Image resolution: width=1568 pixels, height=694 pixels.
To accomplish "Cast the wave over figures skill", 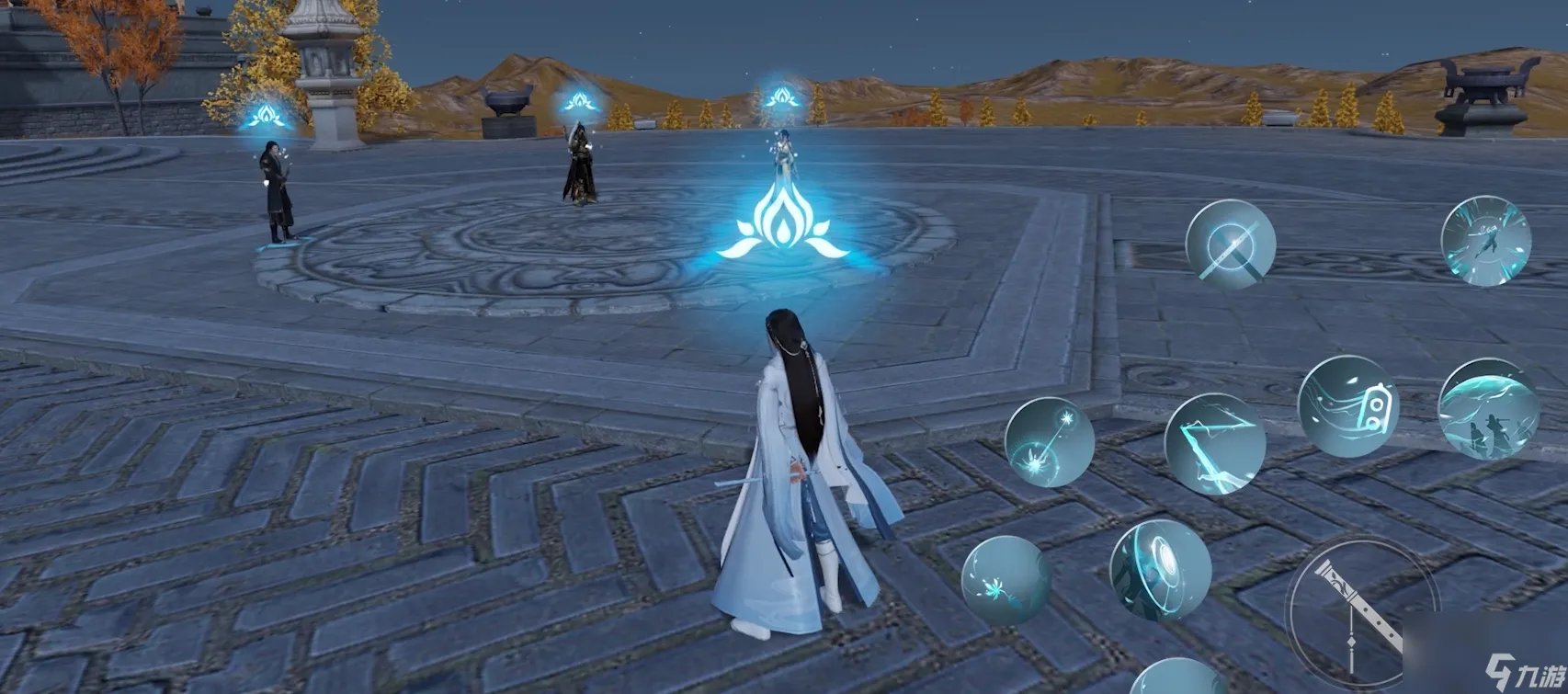I will pos(1488,409).
